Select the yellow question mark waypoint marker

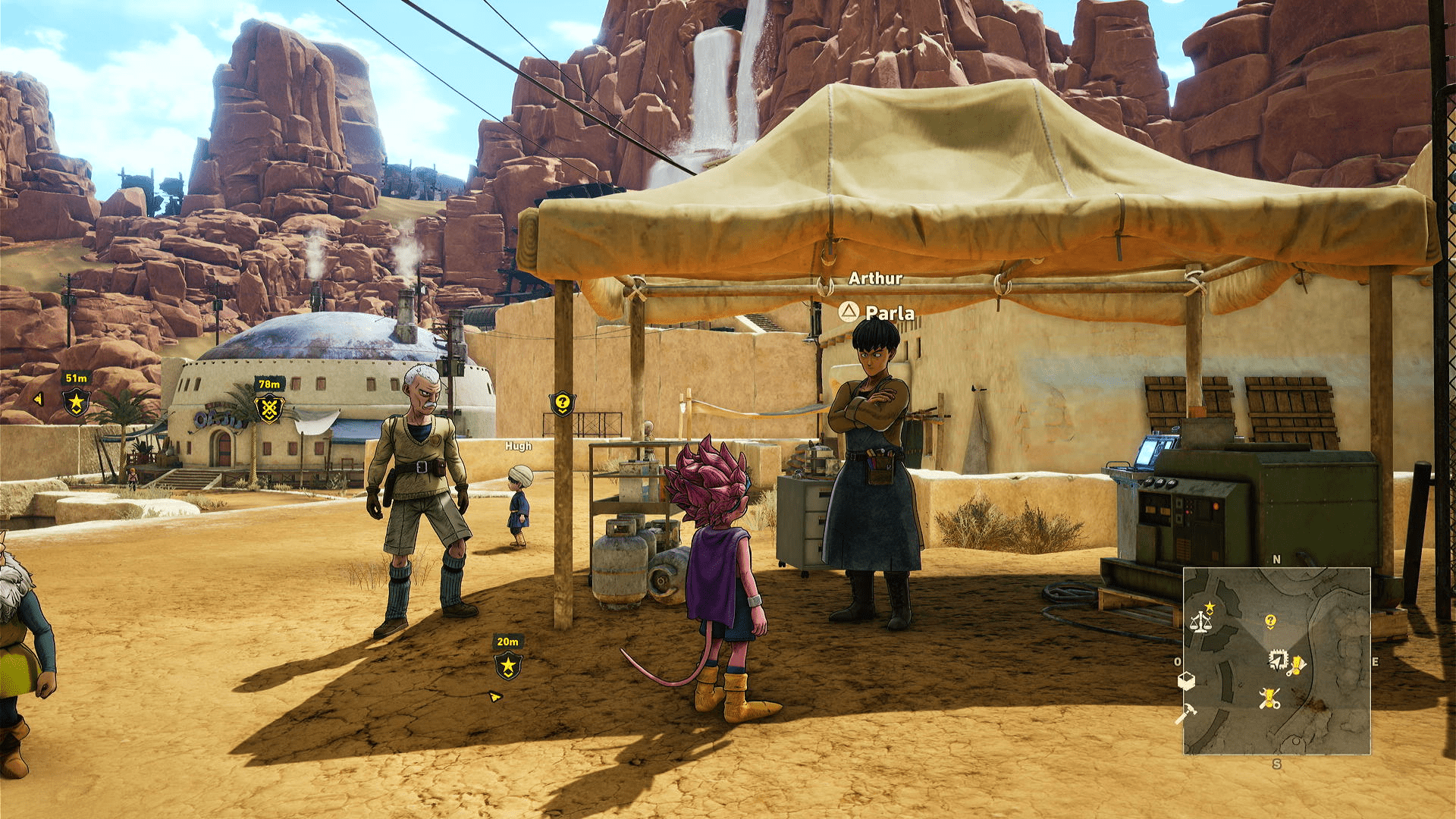[562, 403]
